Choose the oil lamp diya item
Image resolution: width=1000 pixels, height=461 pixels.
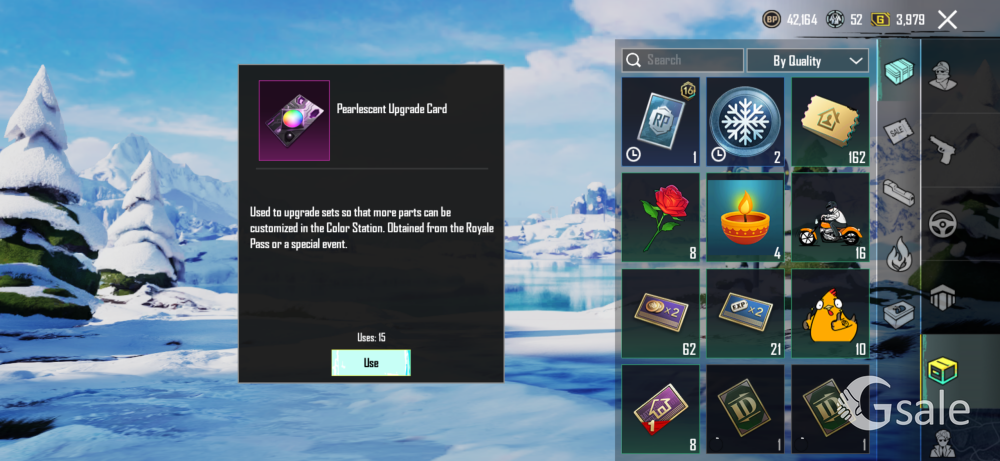click(745, 217)
